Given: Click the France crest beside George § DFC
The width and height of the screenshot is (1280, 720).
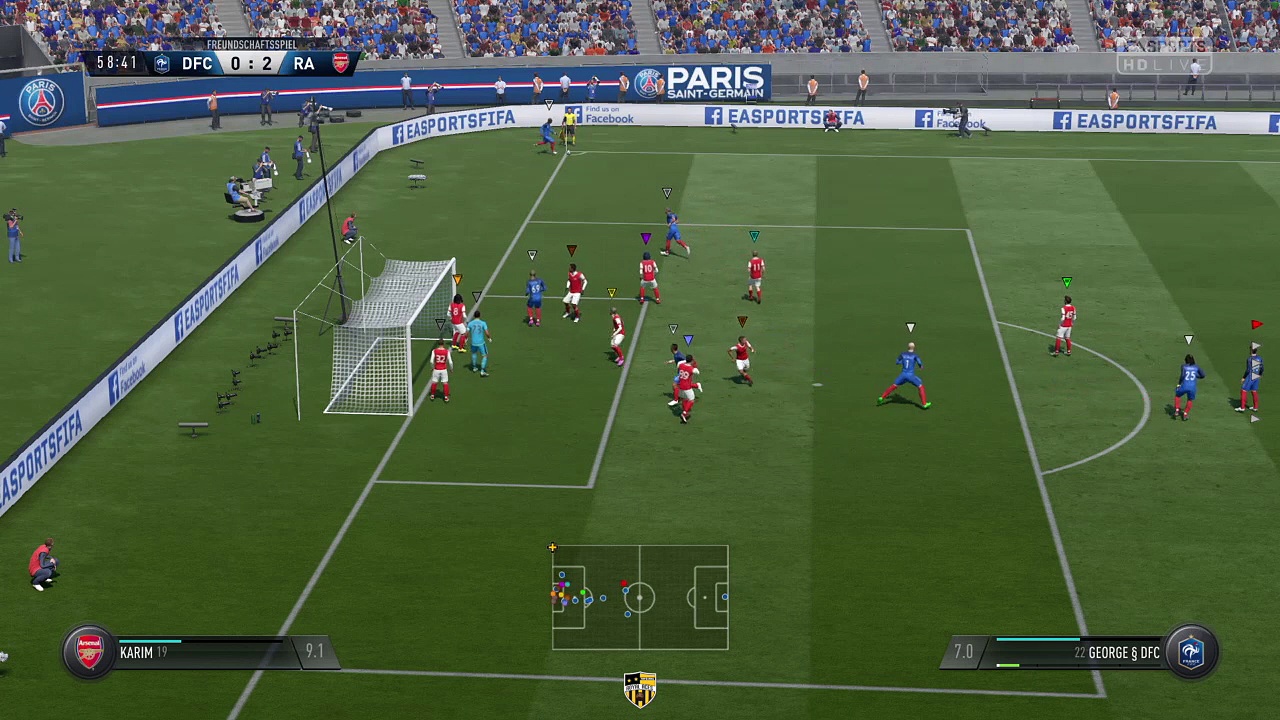Looking at the screenshot, I should point(1190,652).
